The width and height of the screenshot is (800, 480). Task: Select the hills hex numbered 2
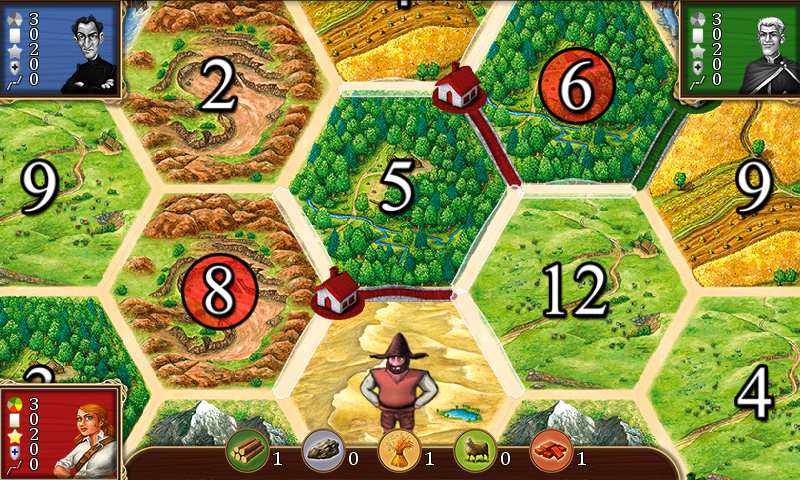click(219, 90)
